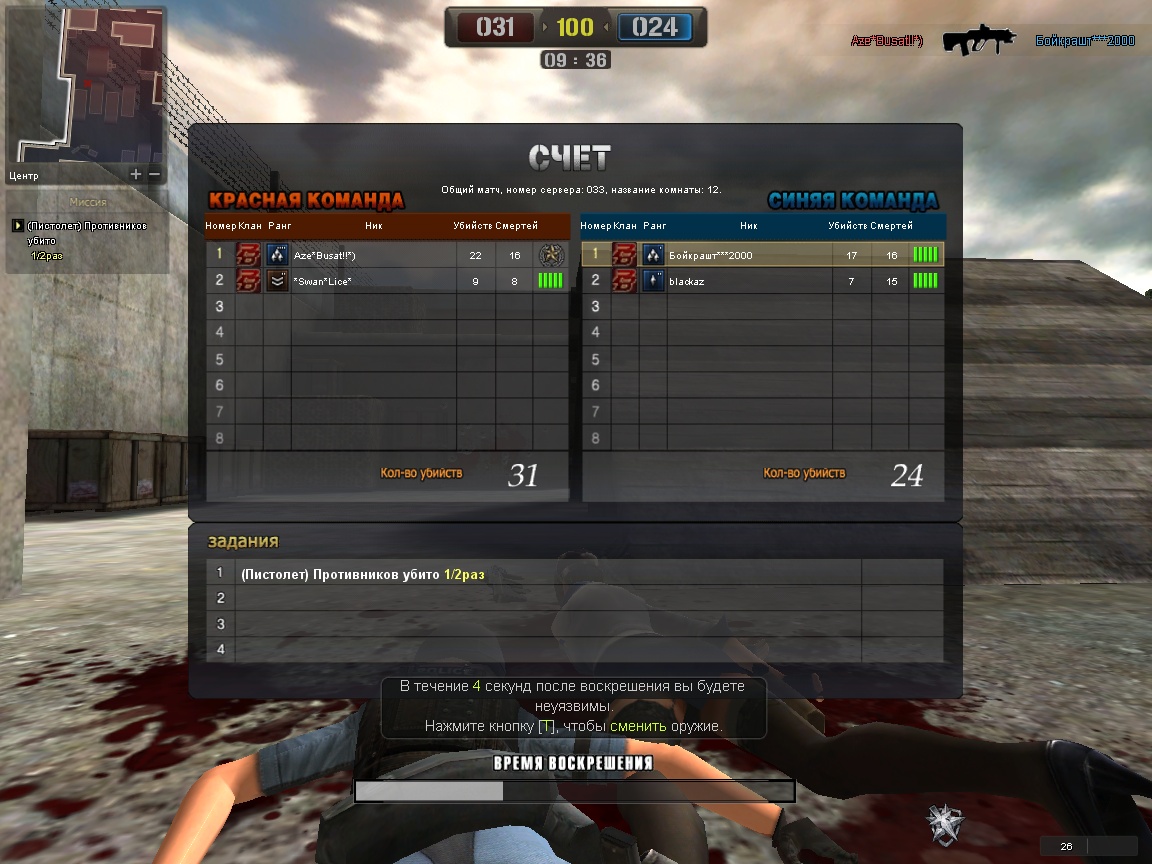
Task: Zoom in the minimap with plus button
Action: click(x=136, y=174)
